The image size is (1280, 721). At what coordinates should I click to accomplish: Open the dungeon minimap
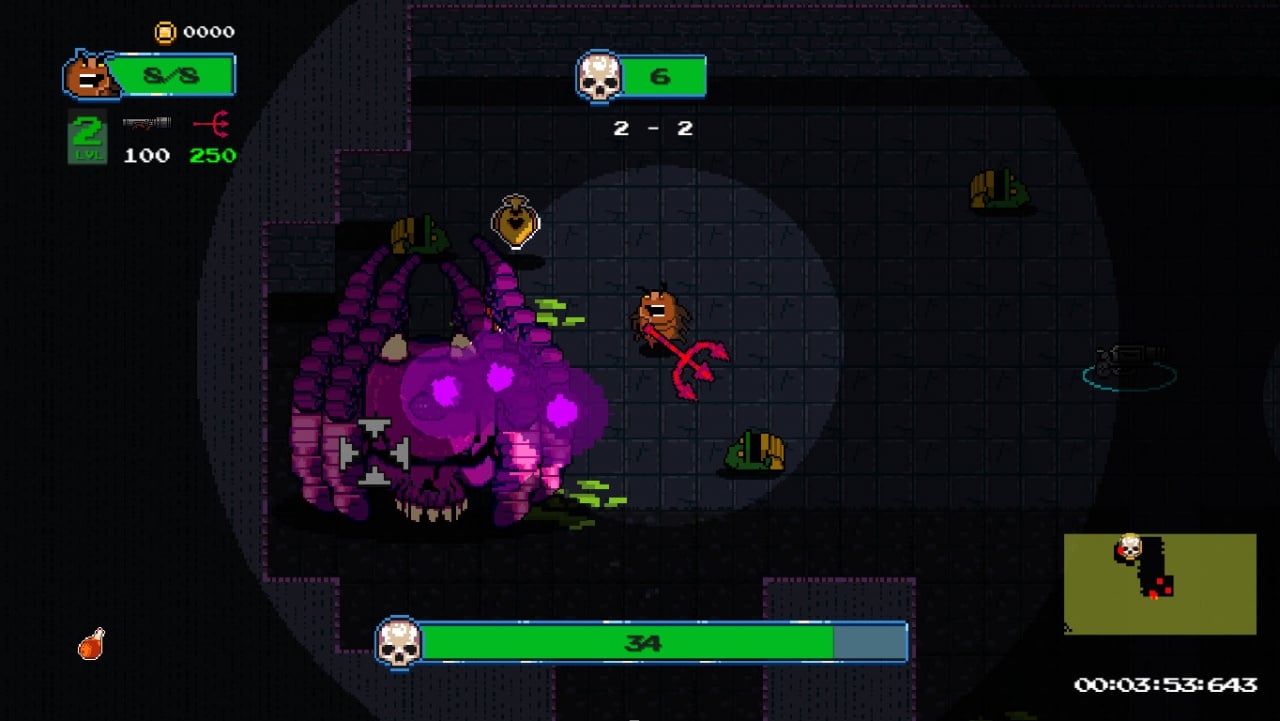(1159, 583)
